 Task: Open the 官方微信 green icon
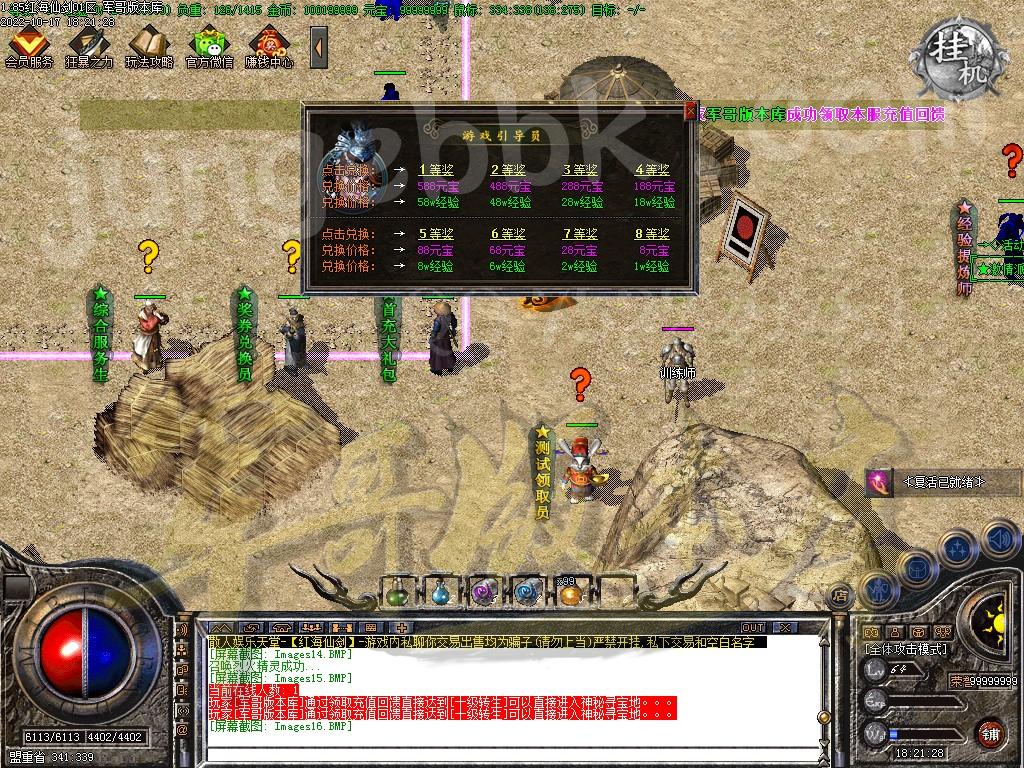pos(209,46)
